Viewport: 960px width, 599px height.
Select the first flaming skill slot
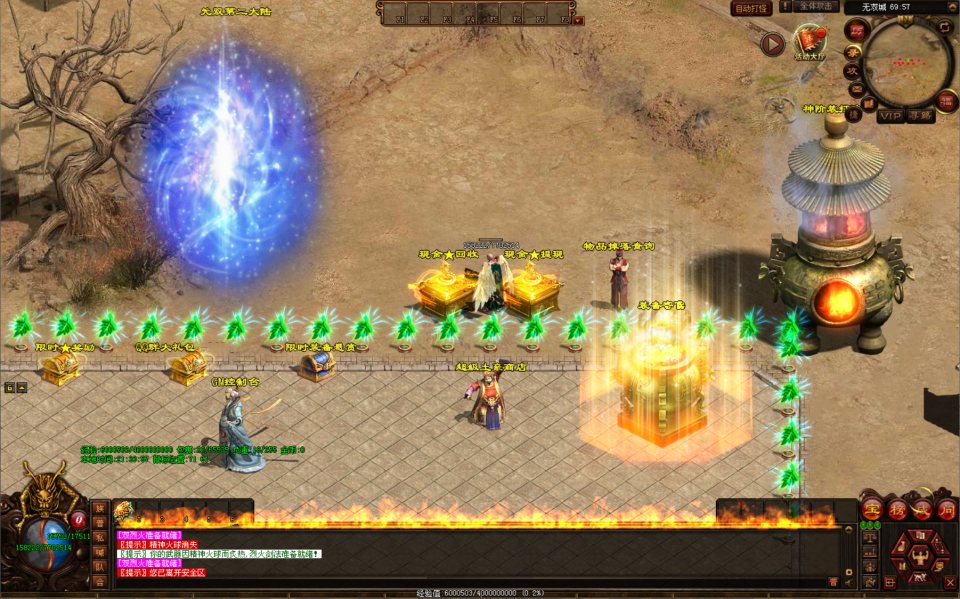point(124,512)
